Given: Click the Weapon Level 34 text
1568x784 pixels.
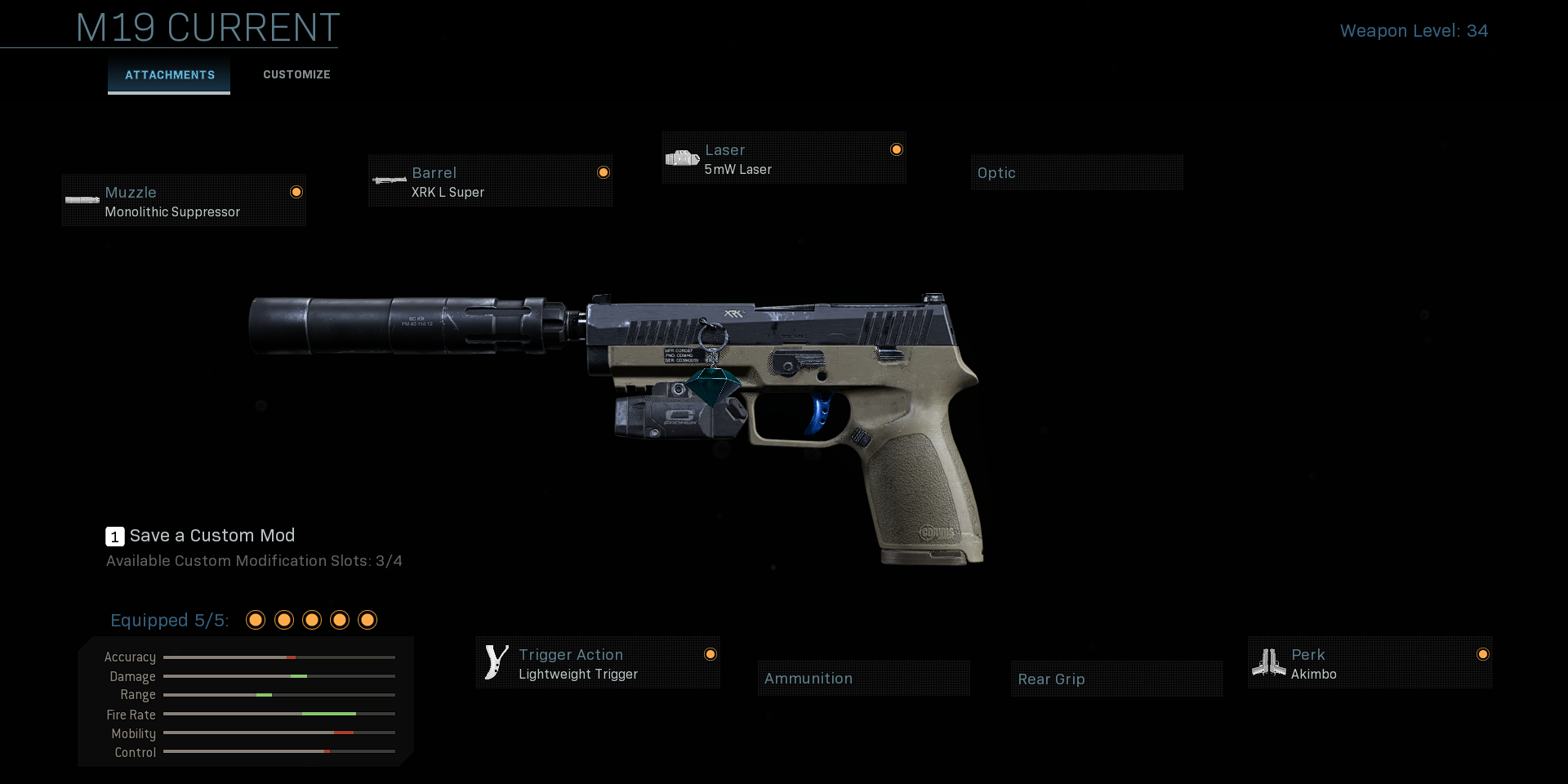Looking at the screenshot, I should coord(1414,31).
